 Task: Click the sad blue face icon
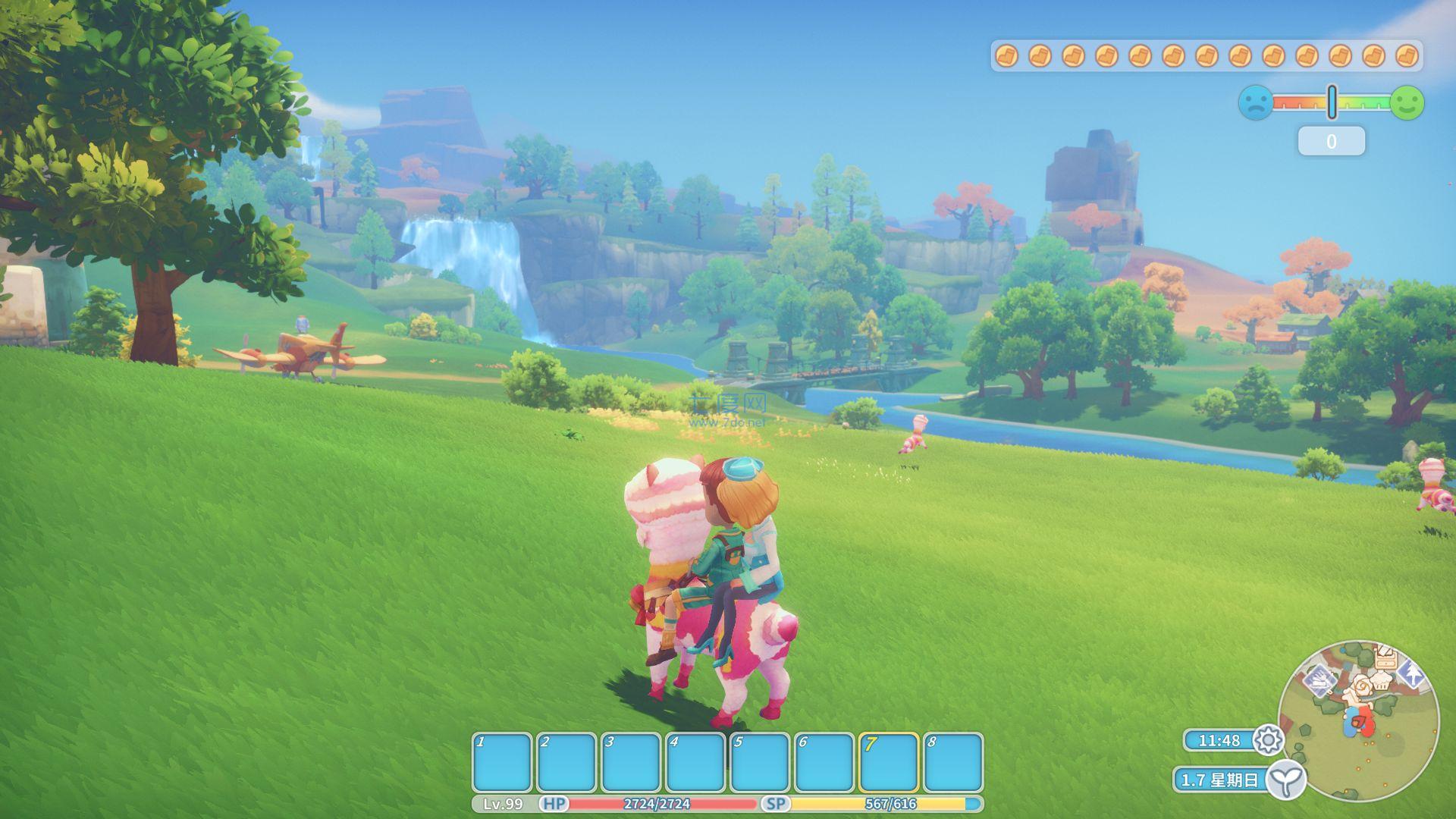tap(1256, 102)
